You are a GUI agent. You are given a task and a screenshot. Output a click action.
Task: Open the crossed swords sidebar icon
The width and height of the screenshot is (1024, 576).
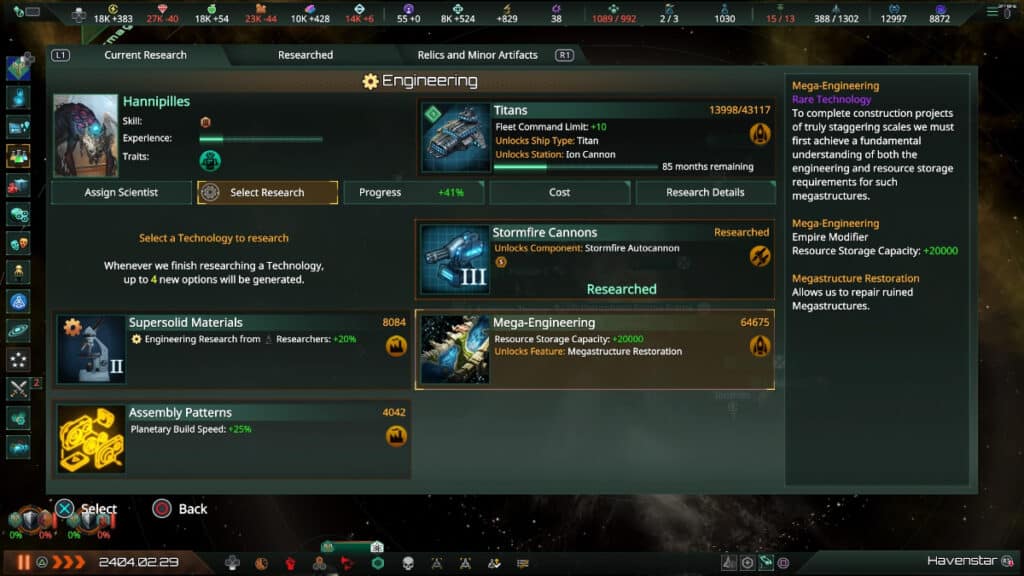click(18, 389)
